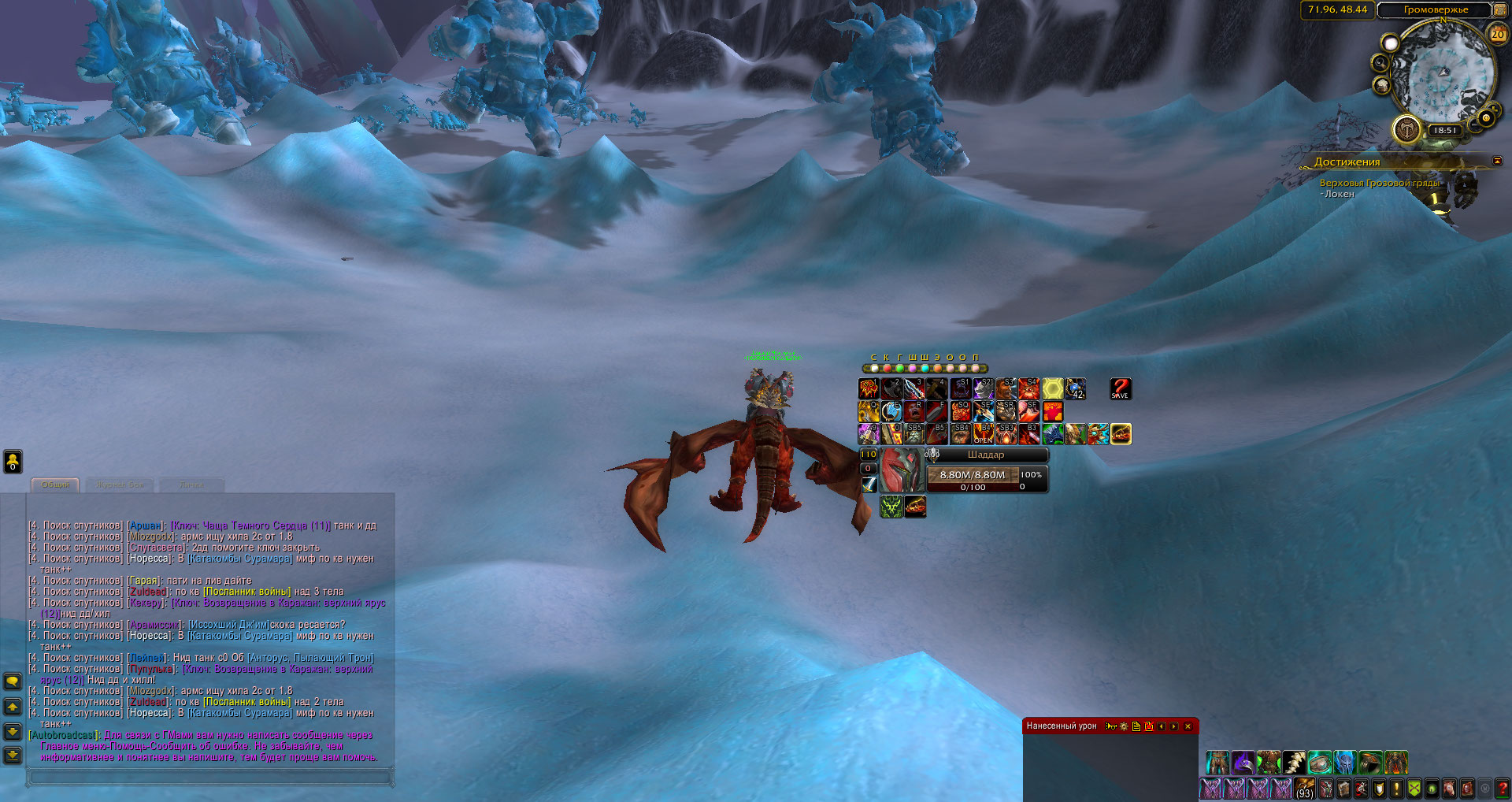Collapse the Достижения tracker
Screen dimensions: 1512x802
1496,162
